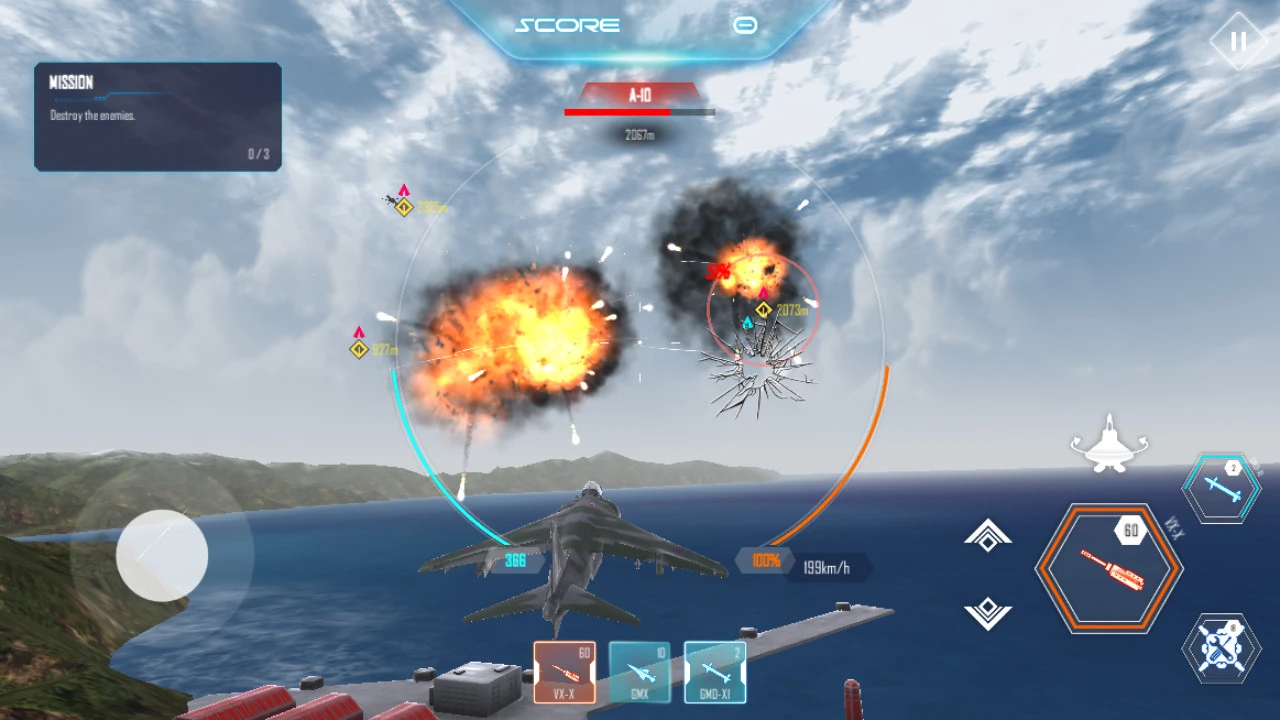
Task: Click the virtual joystick knob
Action: (x=162, y=556)
